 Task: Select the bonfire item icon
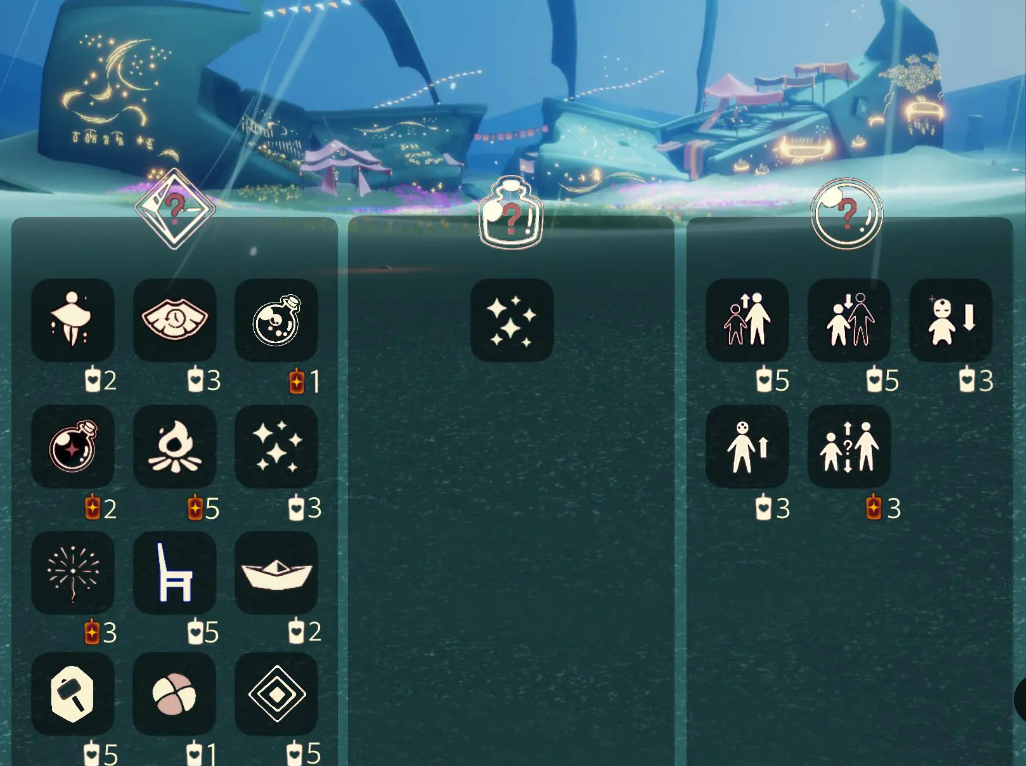(x=174, y=447)
